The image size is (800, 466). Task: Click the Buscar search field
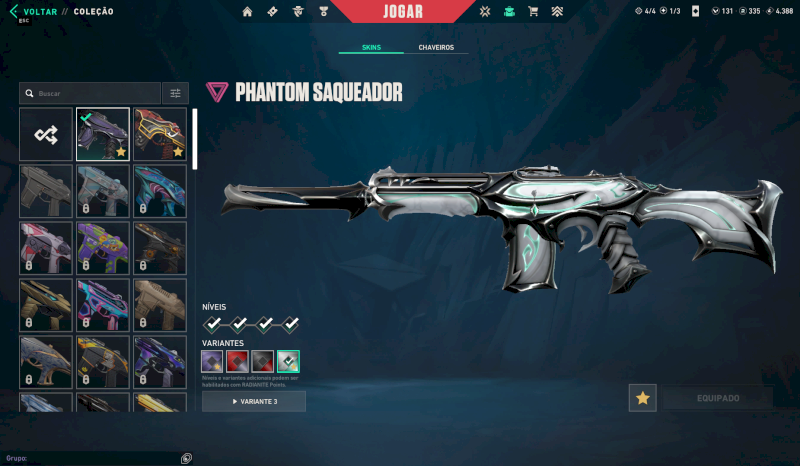(x=90, y=93)
